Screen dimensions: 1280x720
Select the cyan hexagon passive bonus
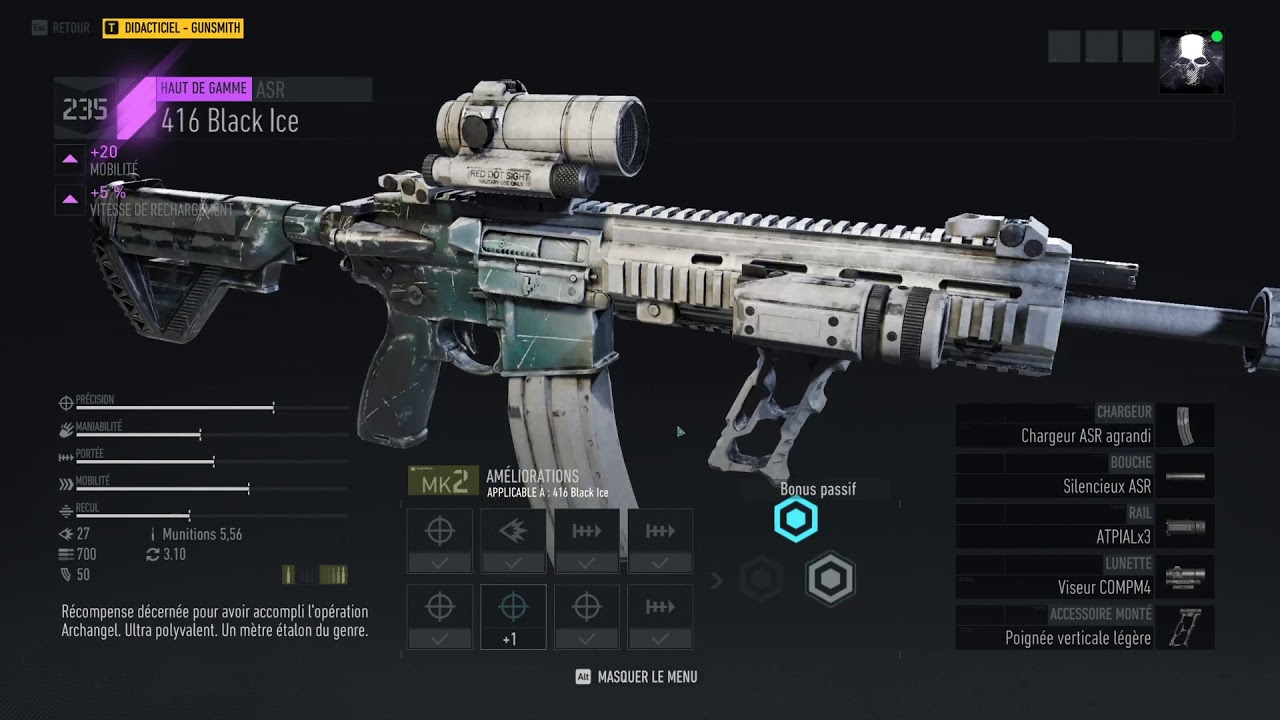(x=796, y=520)
